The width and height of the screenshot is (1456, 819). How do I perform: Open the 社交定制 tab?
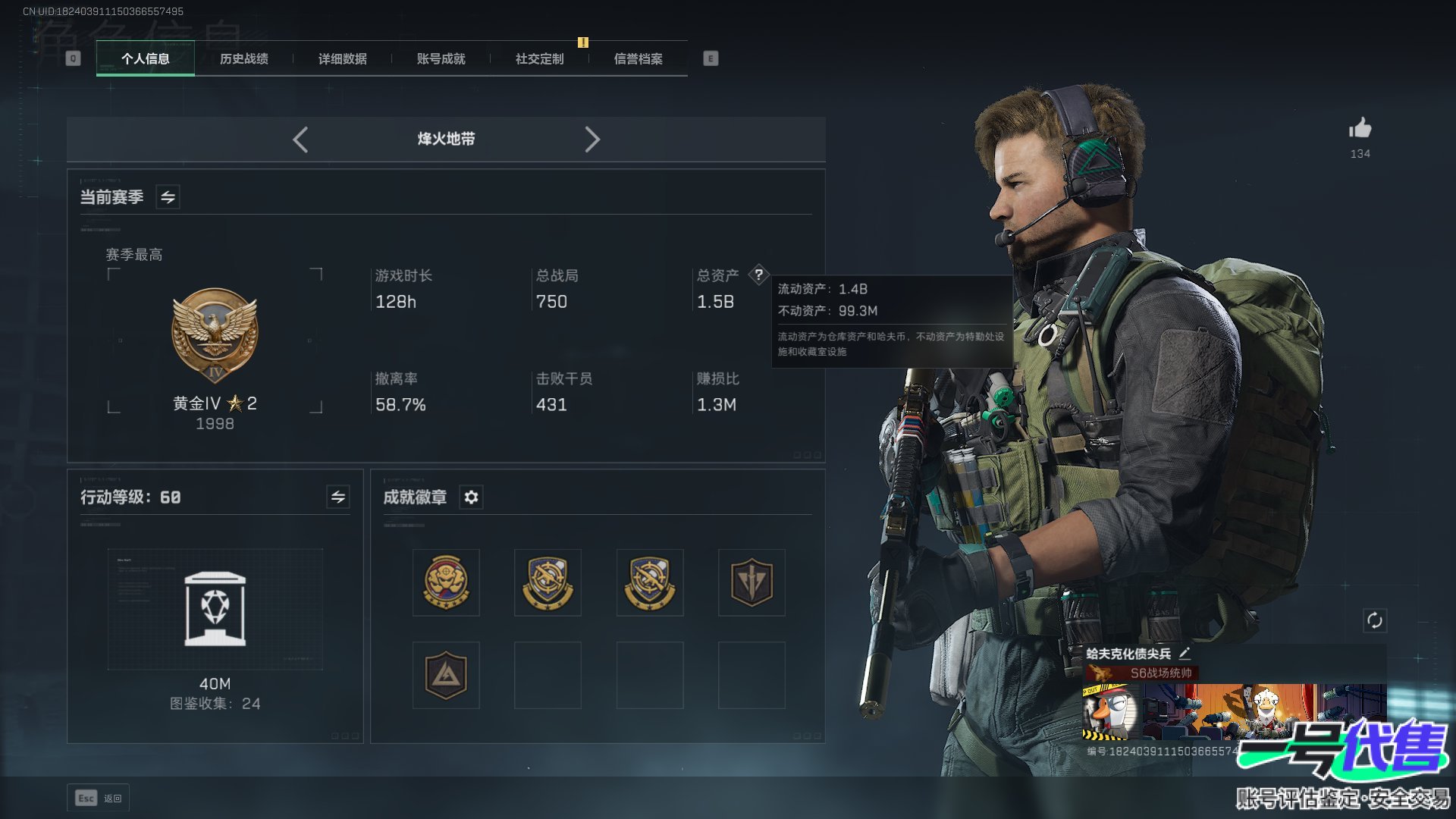click(539, 58)
